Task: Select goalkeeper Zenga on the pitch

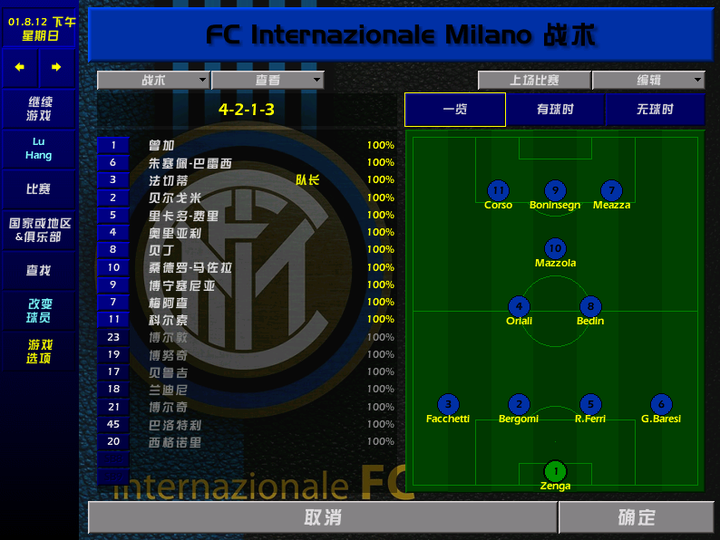Action: (x=555, y=471)
